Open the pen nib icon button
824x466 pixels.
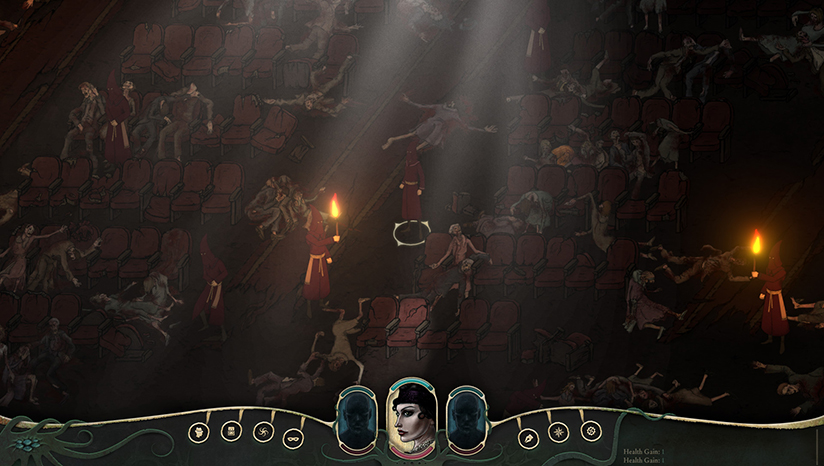pyautogui.click(x=528, y=437)
